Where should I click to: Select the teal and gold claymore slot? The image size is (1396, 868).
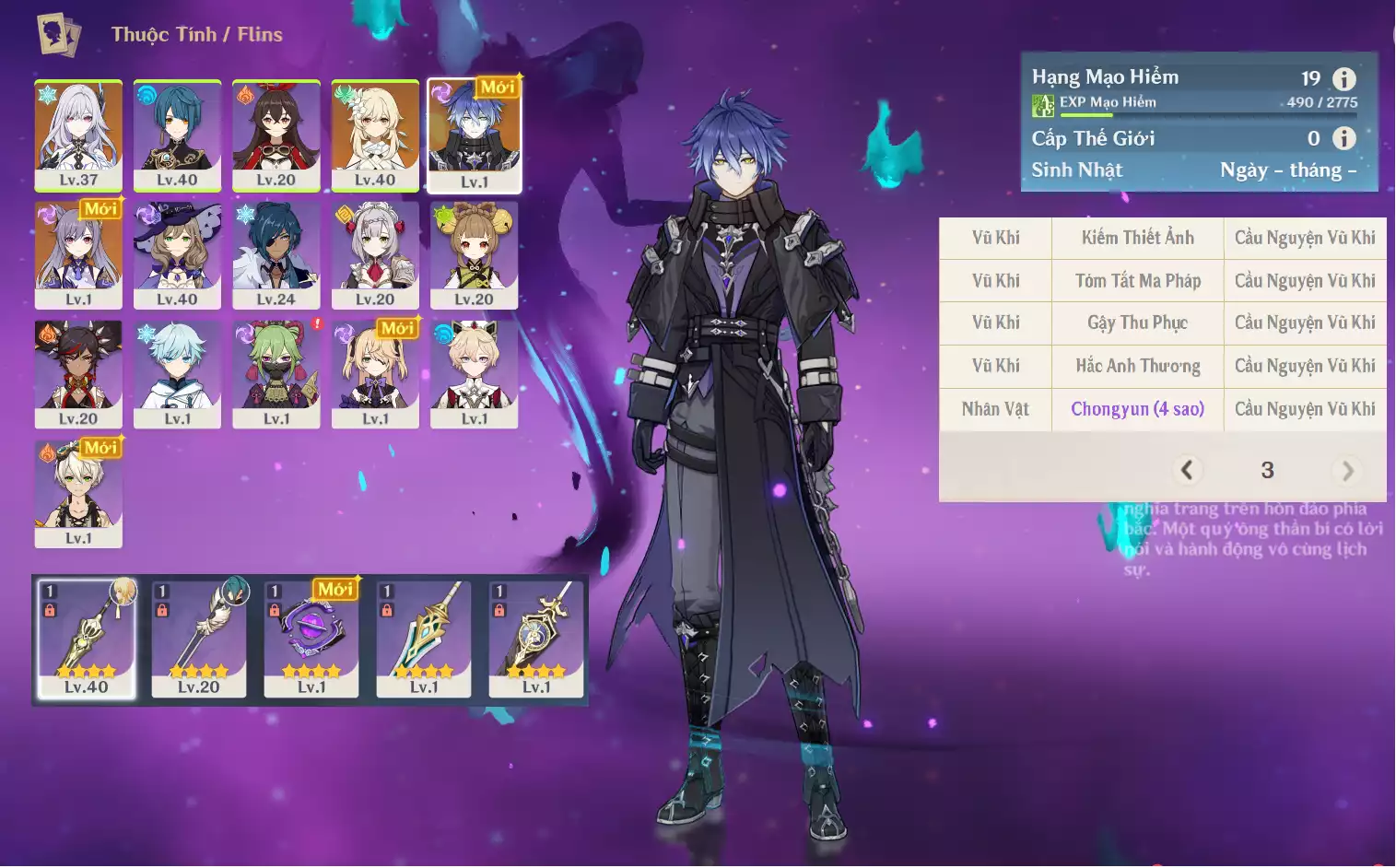coord(424,638)
